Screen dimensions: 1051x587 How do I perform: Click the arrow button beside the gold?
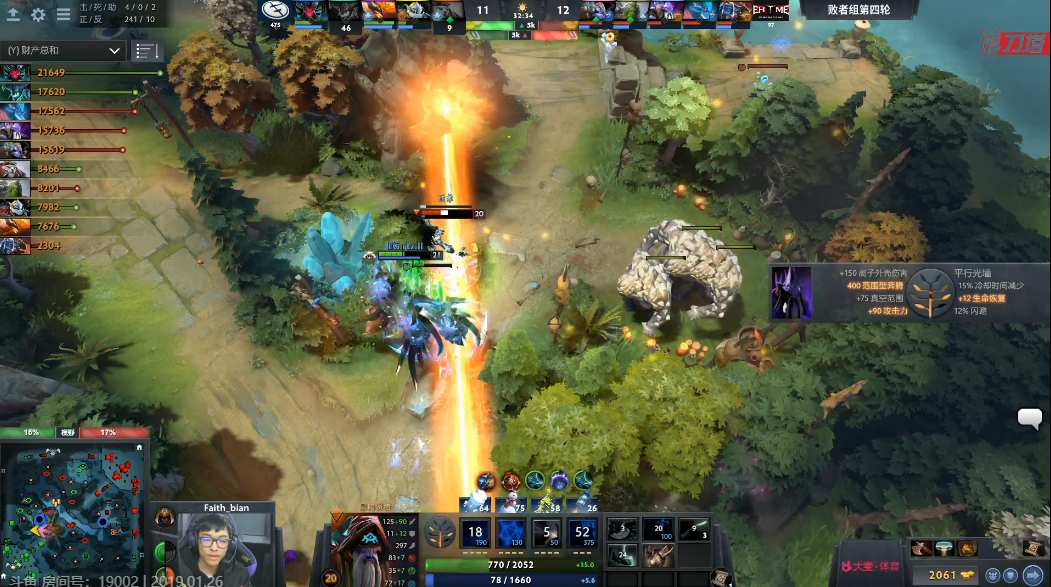1032,575
